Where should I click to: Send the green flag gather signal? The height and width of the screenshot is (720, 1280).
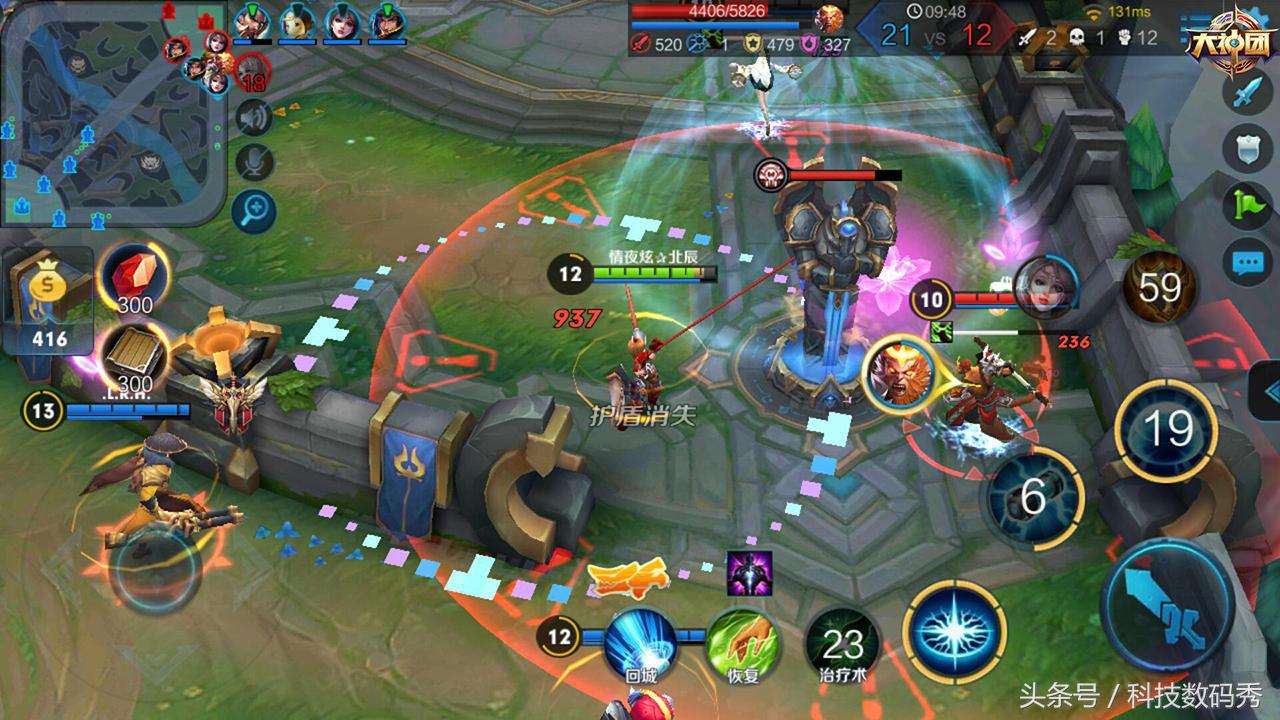[x=1246, y=206]
